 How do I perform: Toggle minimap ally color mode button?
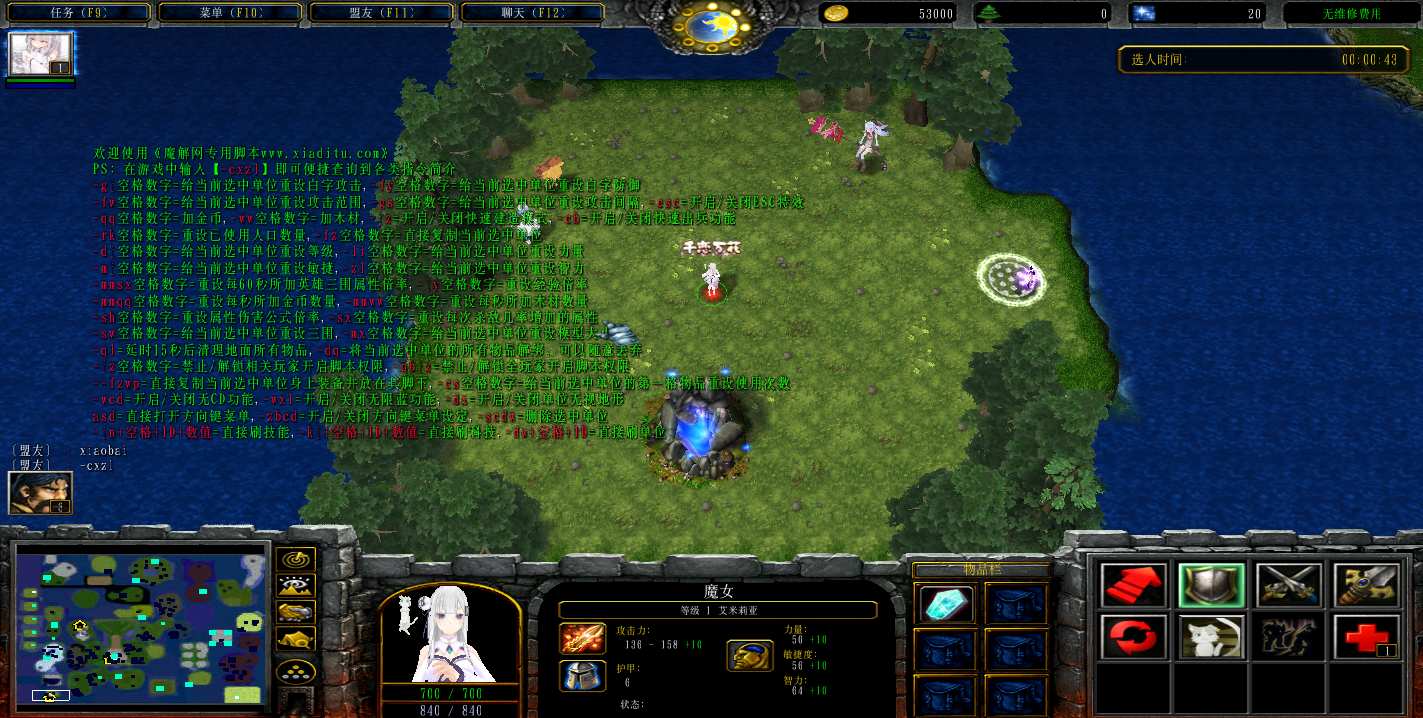pos(297,612)
